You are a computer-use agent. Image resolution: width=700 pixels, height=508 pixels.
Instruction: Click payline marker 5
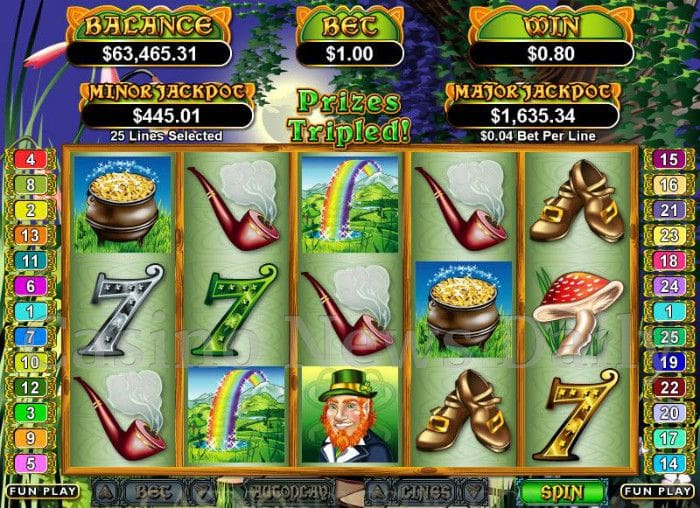pyautogui.click(x=30, y=463)
